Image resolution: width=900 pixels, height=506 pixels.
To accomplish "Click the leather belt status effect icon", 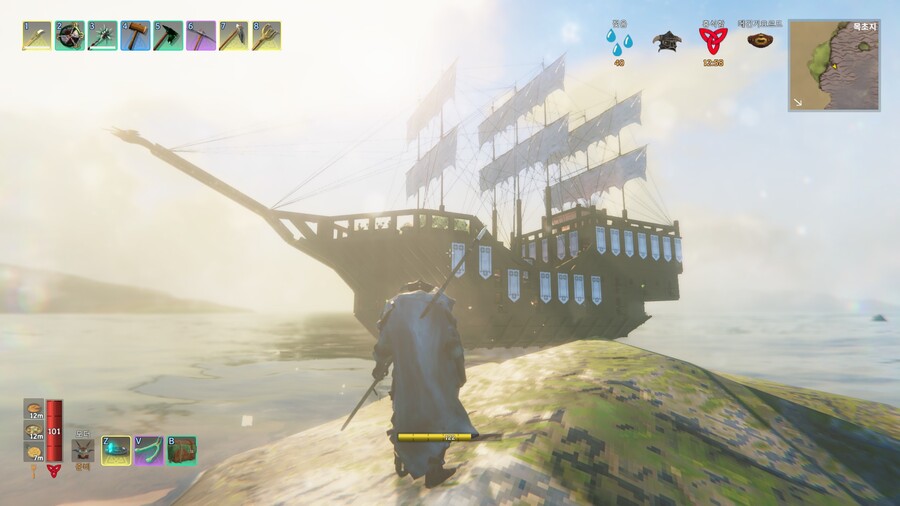I will (x=761, y=40).
